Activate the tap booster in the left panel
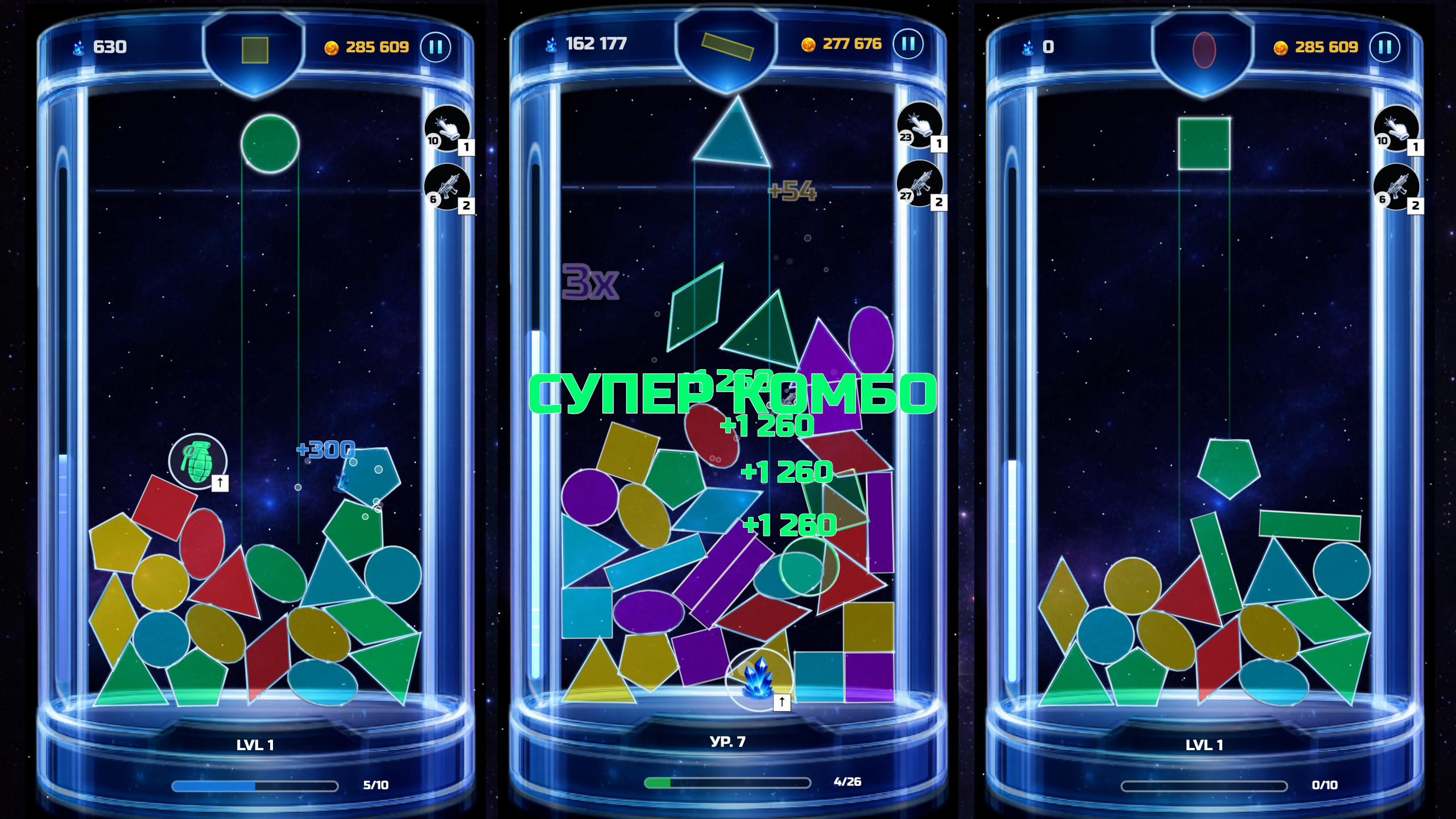The width and height of the screenshot is (1456, 819). pyautogui.click(x=448, y=130)
